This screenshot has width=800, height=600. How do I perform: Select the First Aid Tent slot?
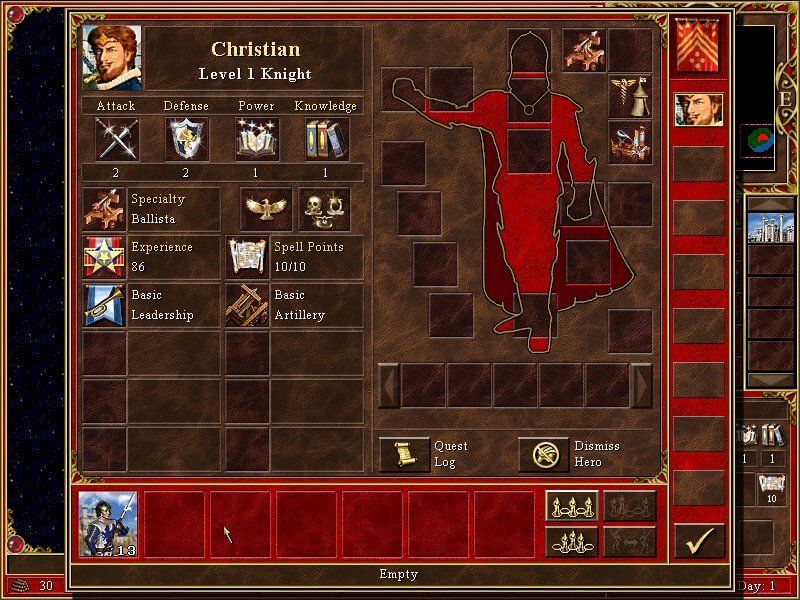[x=630, y=96]
